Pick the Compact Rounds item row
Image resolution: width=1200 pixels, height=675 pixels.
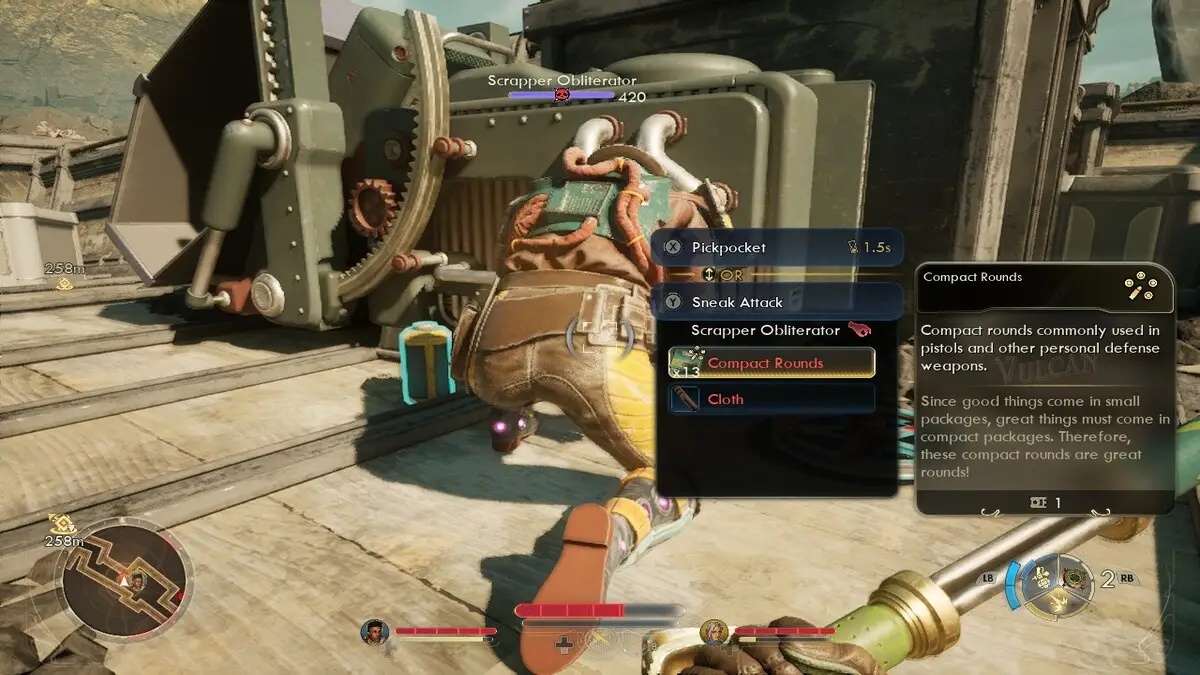pyautogui.click(x=771, y=363)
